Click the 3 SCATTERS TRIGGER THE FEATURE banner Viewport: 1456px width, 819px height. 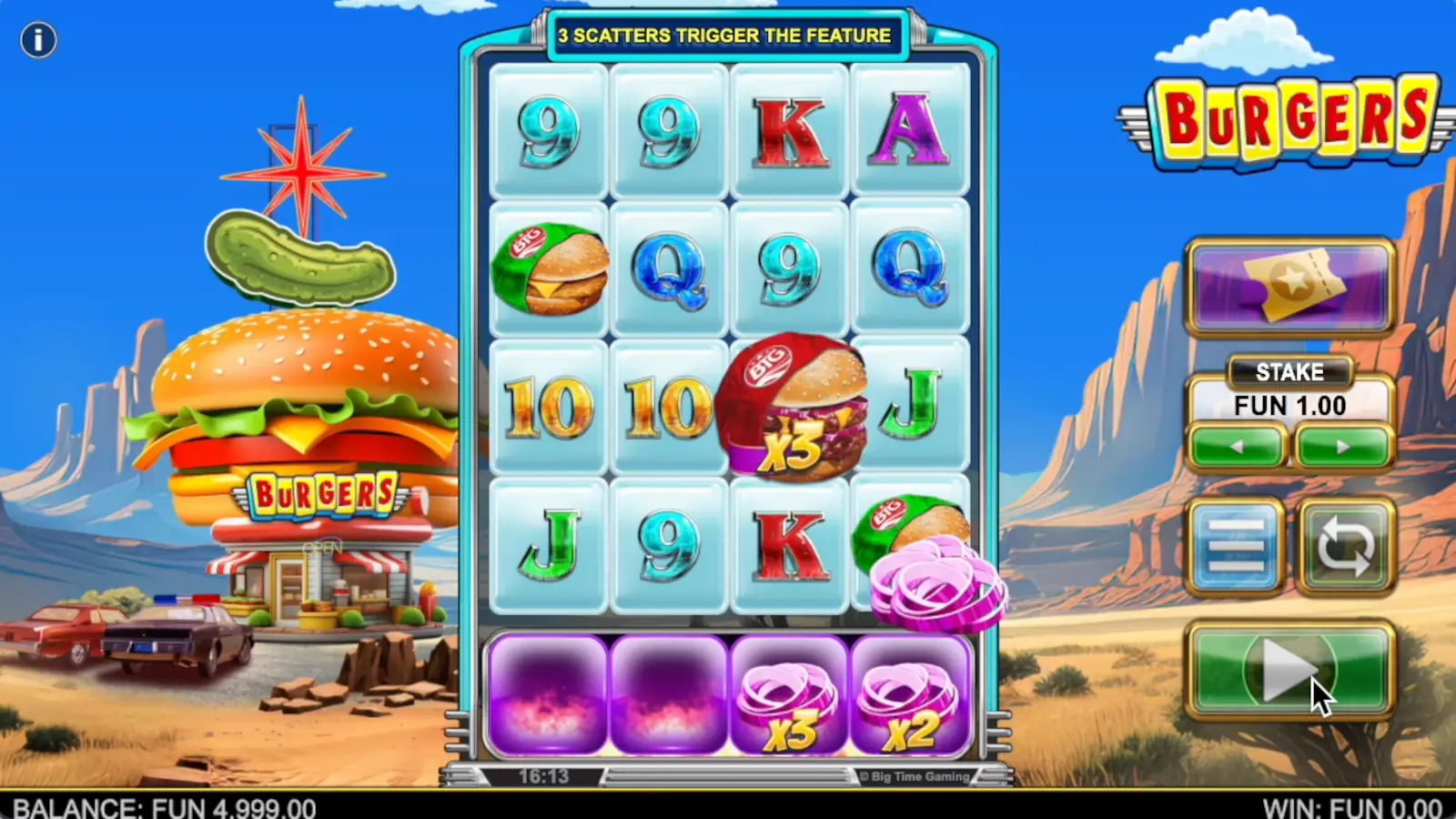pos(725,36)
